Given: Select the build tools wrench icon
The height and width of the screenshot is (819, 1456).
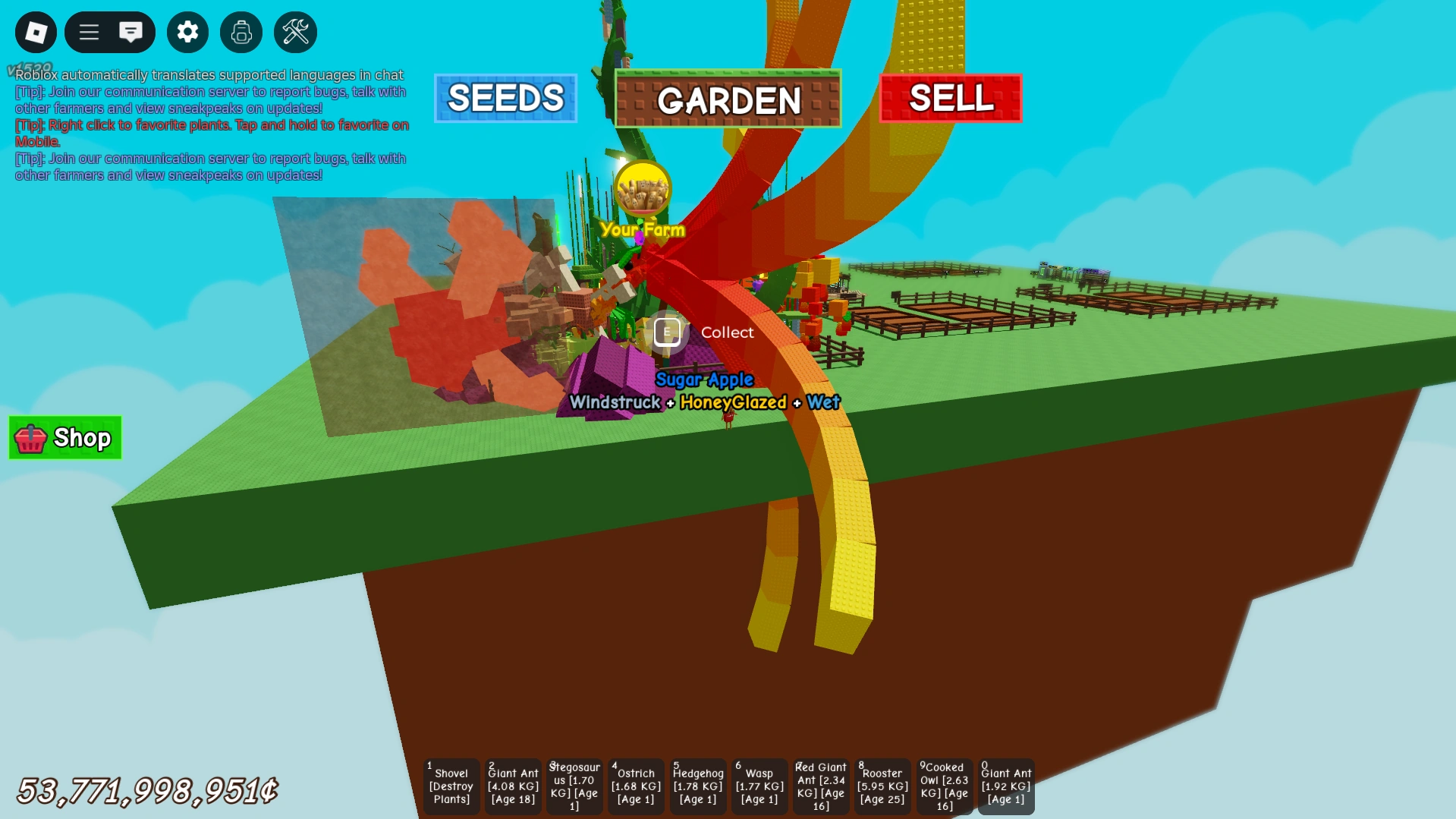Looking at the screenshot, I should point(295,32).
